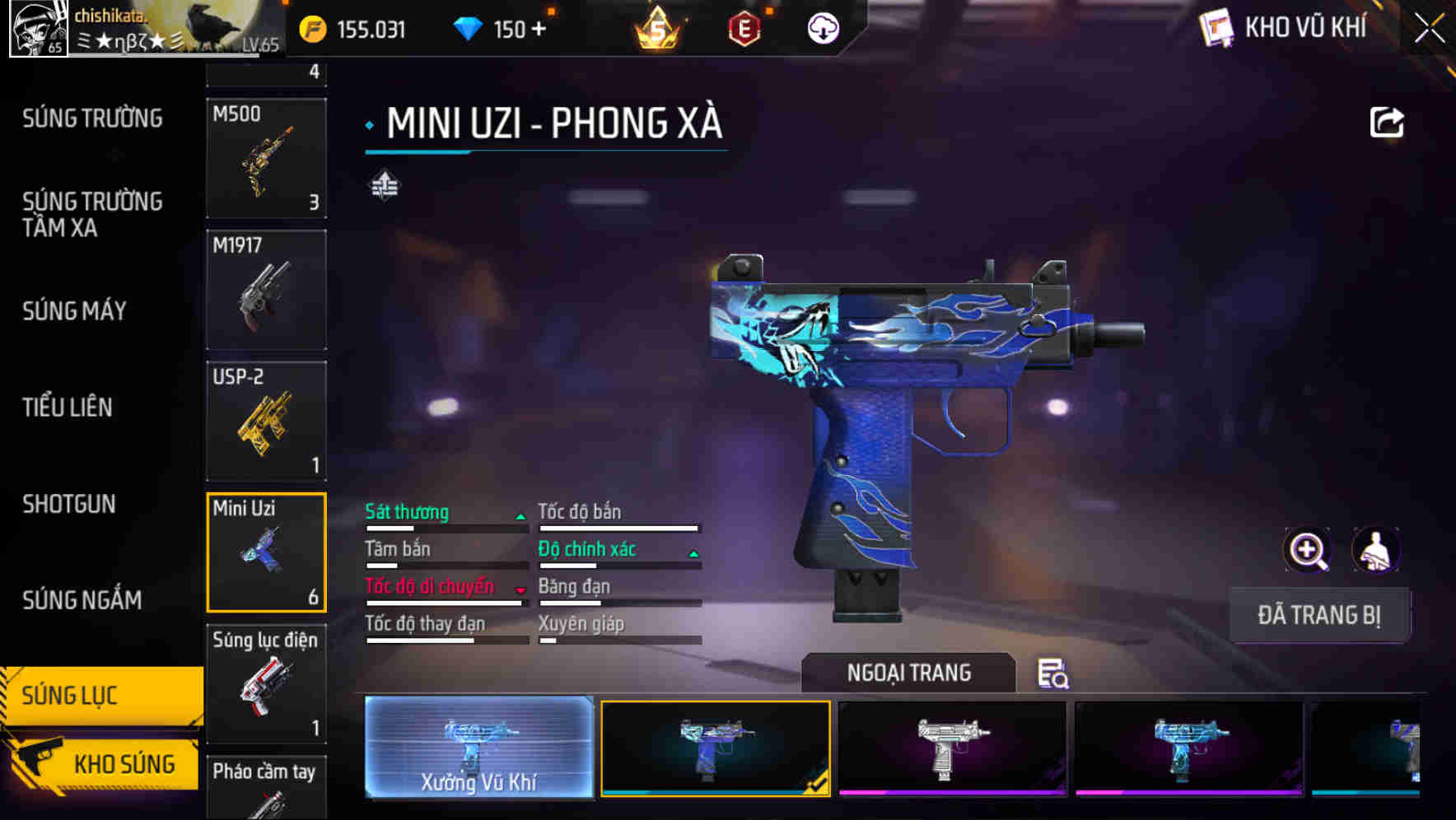Switch to the SHOTGUN weapon category
Screen dimensions: 1456x820
click(x=68, y=505)
